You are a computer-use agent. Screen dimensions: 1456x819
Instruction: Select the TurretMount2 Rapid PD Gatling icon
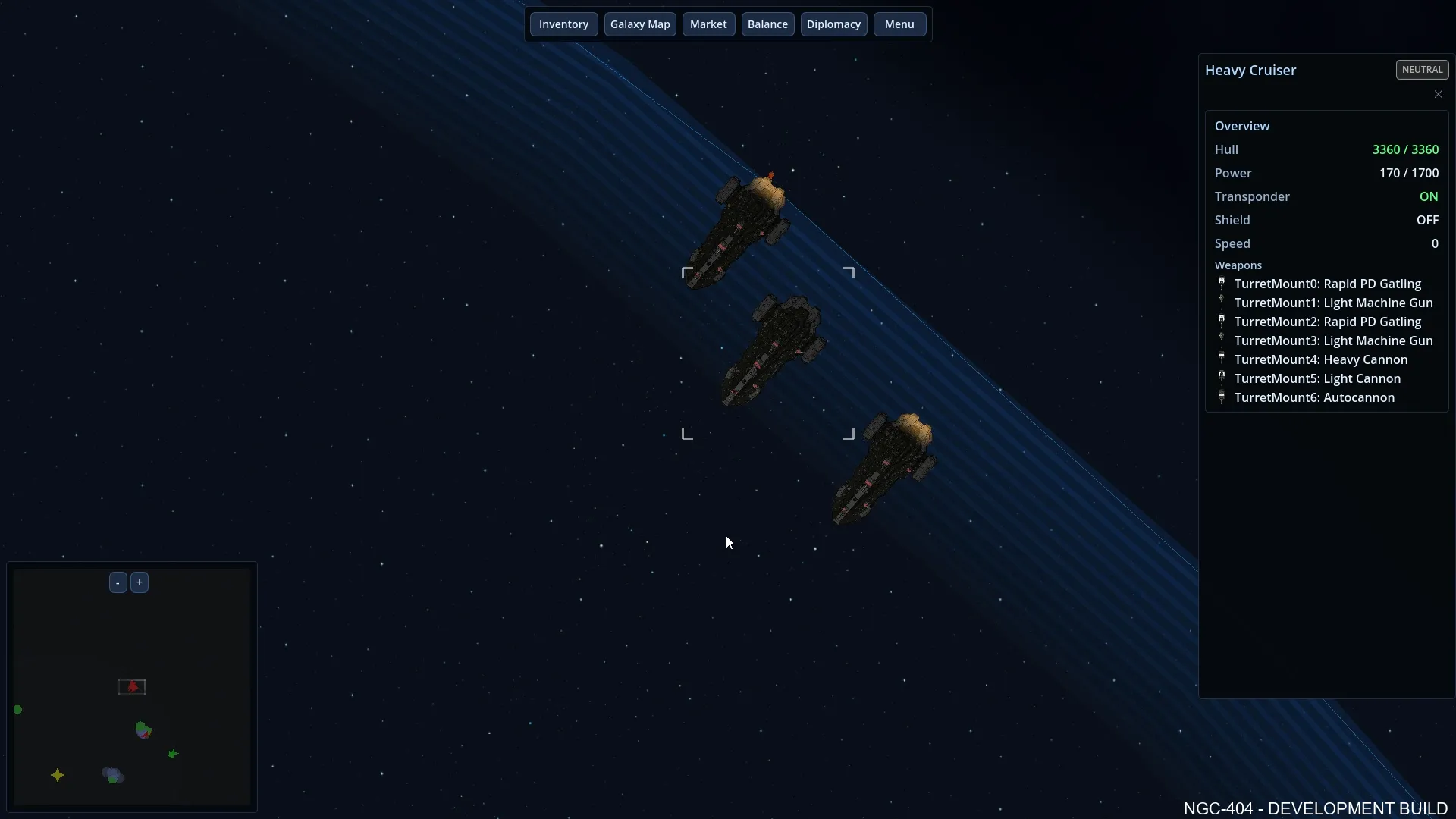[1222, 322]
